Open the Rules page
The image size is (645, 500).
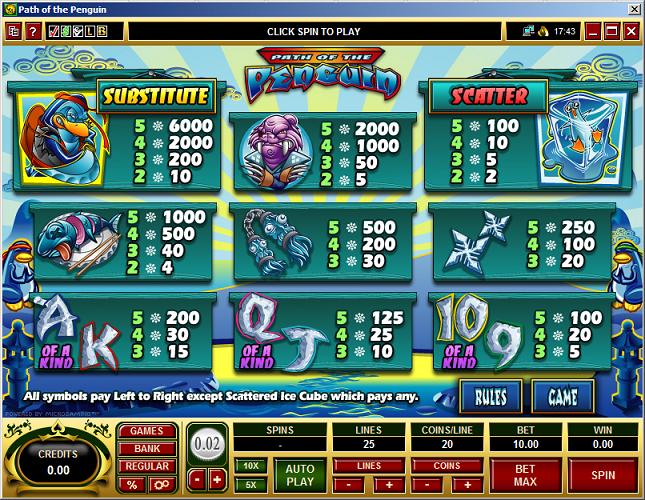(490, 398)
